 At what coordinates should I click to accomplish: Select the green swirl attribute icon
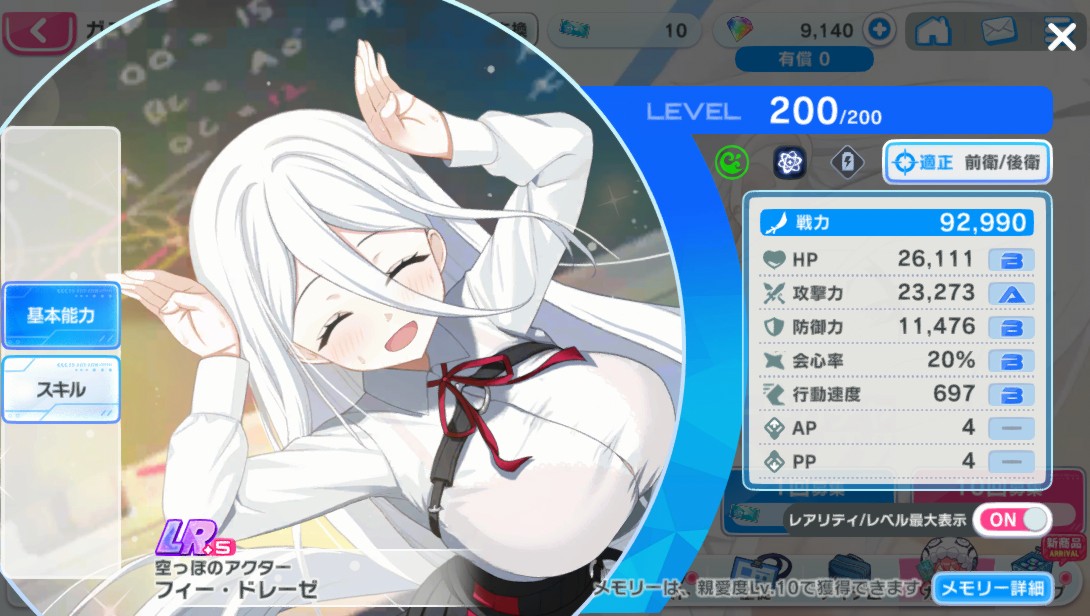pyautogui.click(x=732, y=162)
